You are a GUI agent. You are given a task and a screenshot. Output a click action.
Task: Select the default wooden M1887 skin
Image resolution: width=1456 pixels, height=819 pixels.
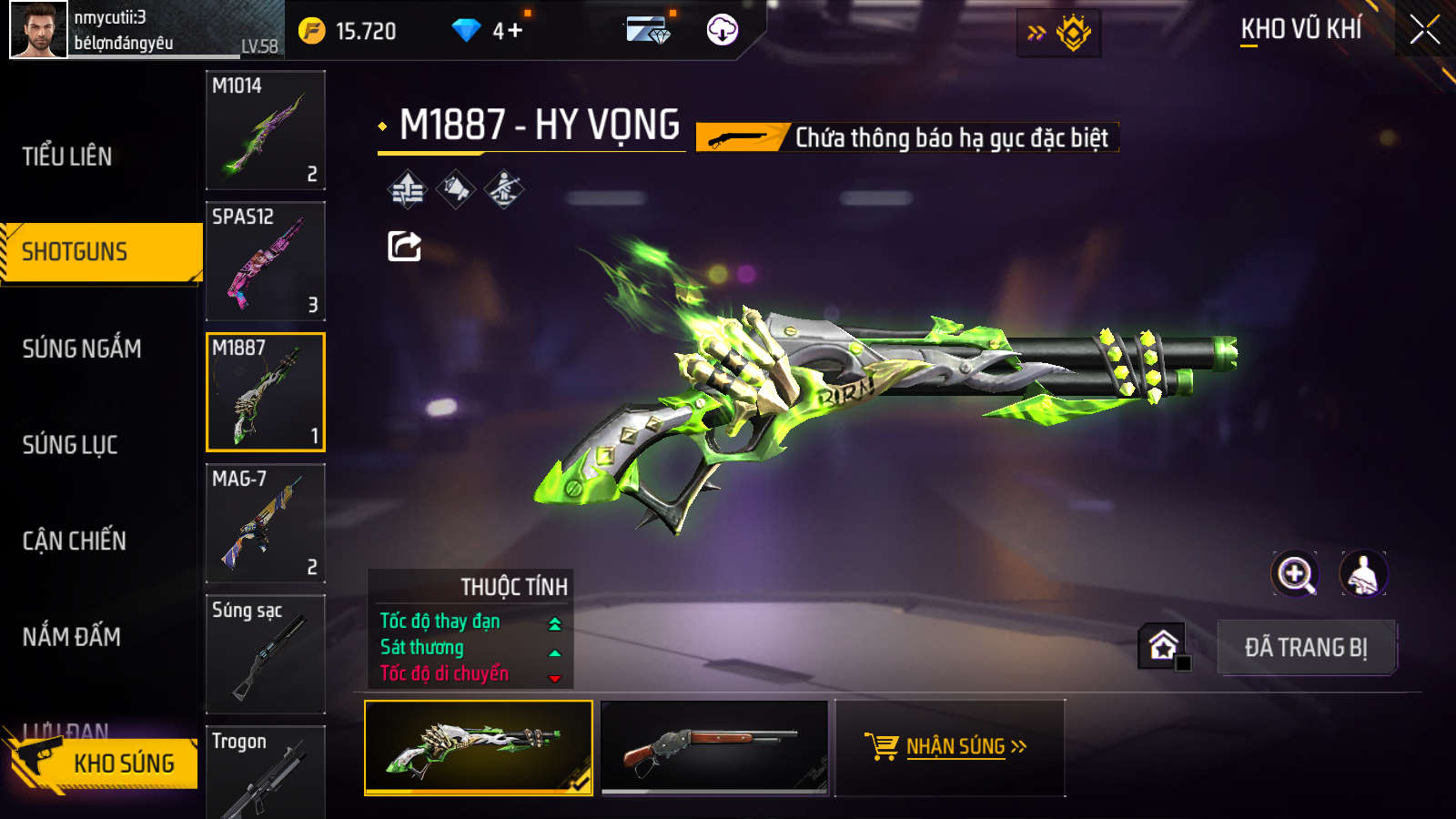715,747
